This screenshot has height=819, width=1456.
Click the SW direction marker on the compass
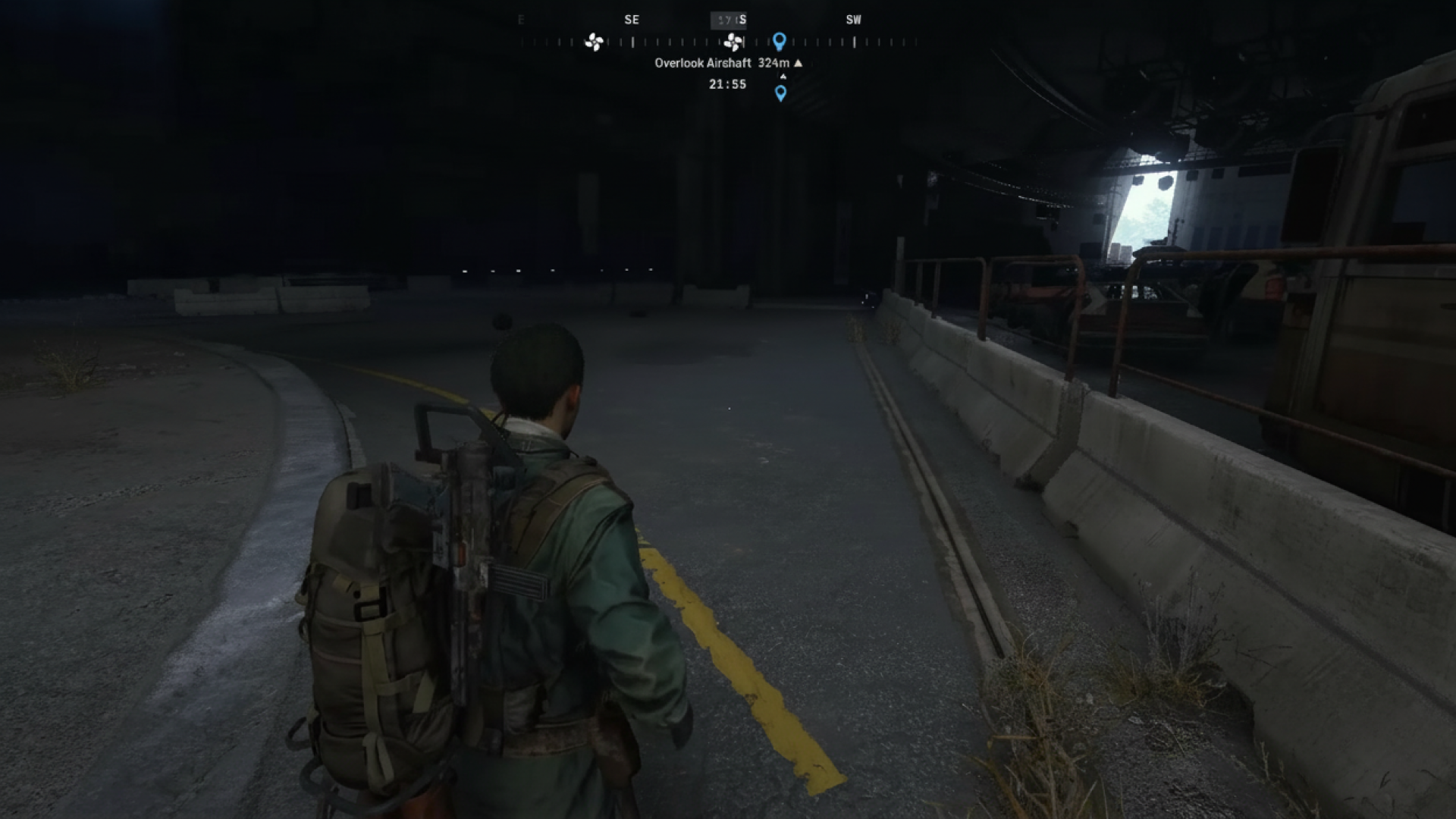coord(853,20)
